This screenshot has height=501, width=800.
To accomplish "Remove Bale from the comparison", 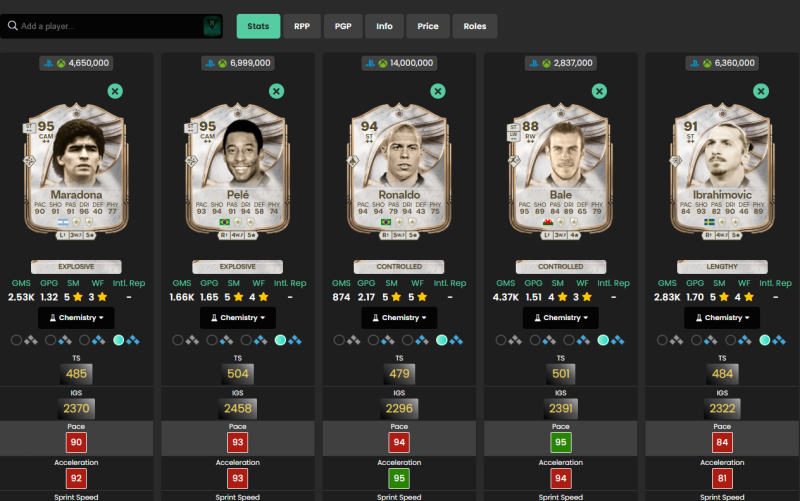I will (599, 91).
